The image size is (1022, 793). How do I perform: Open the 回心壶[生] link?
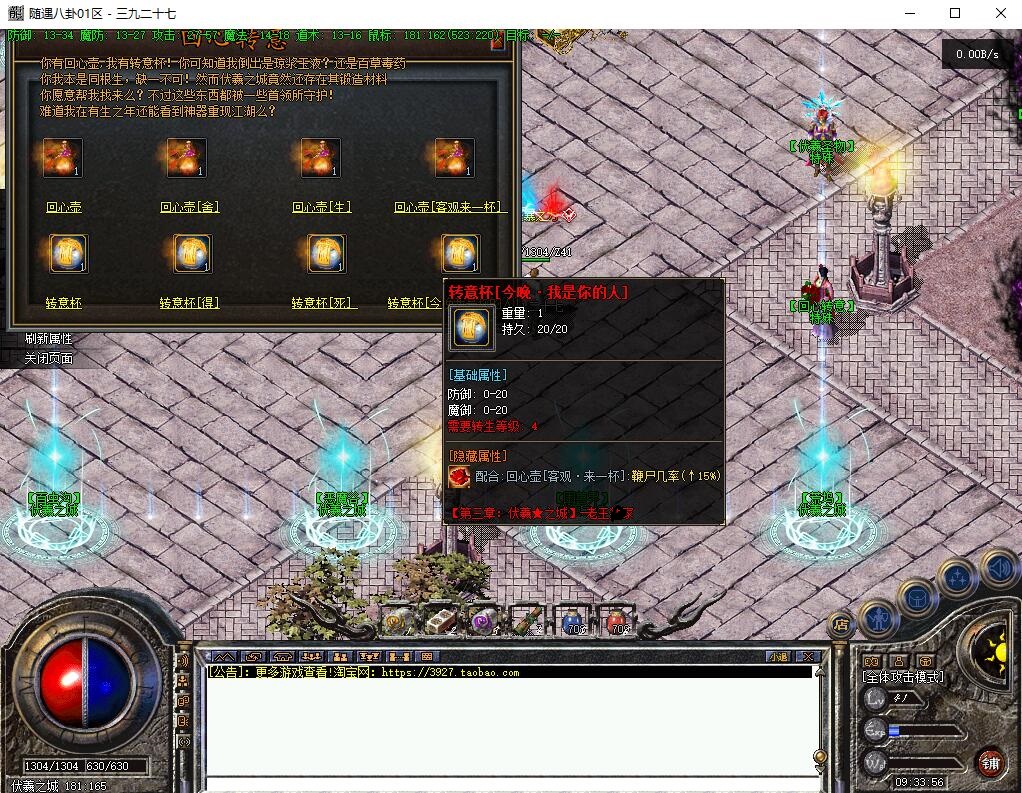pyautogui.click(x=322, y=207)
